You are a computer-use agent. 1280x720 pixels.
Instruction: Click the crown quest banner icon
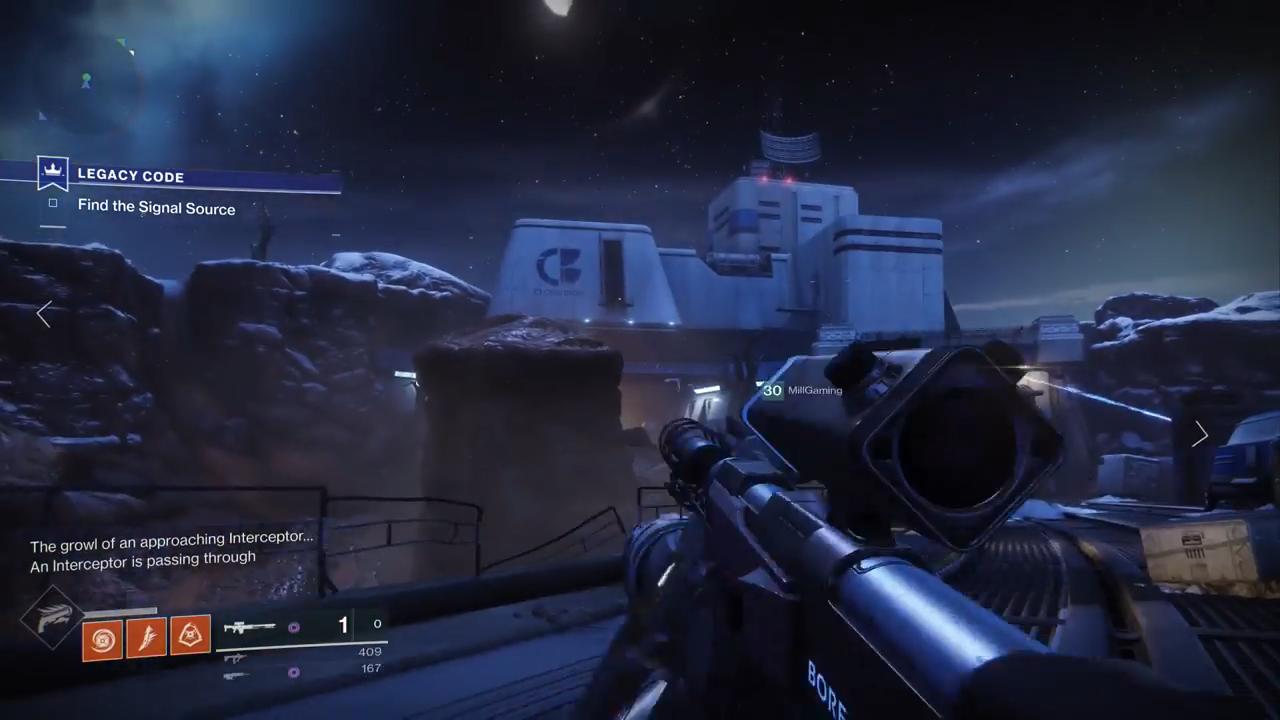click(52, 173)
